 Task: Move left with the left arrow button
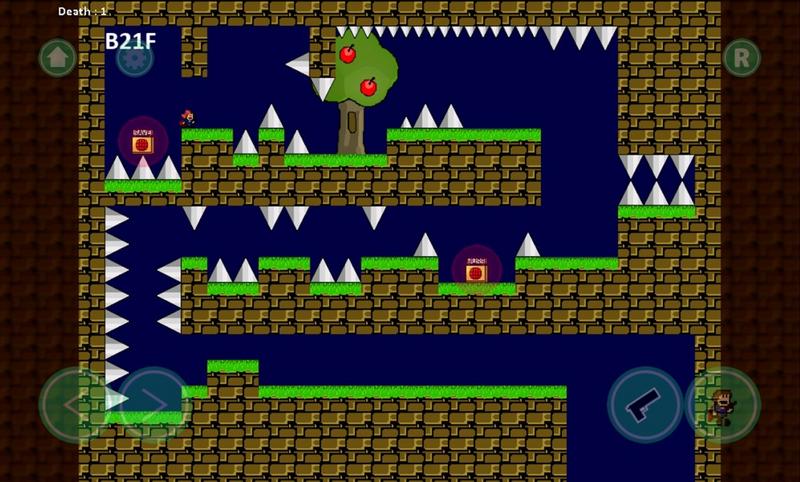click(x=76, y=405)
